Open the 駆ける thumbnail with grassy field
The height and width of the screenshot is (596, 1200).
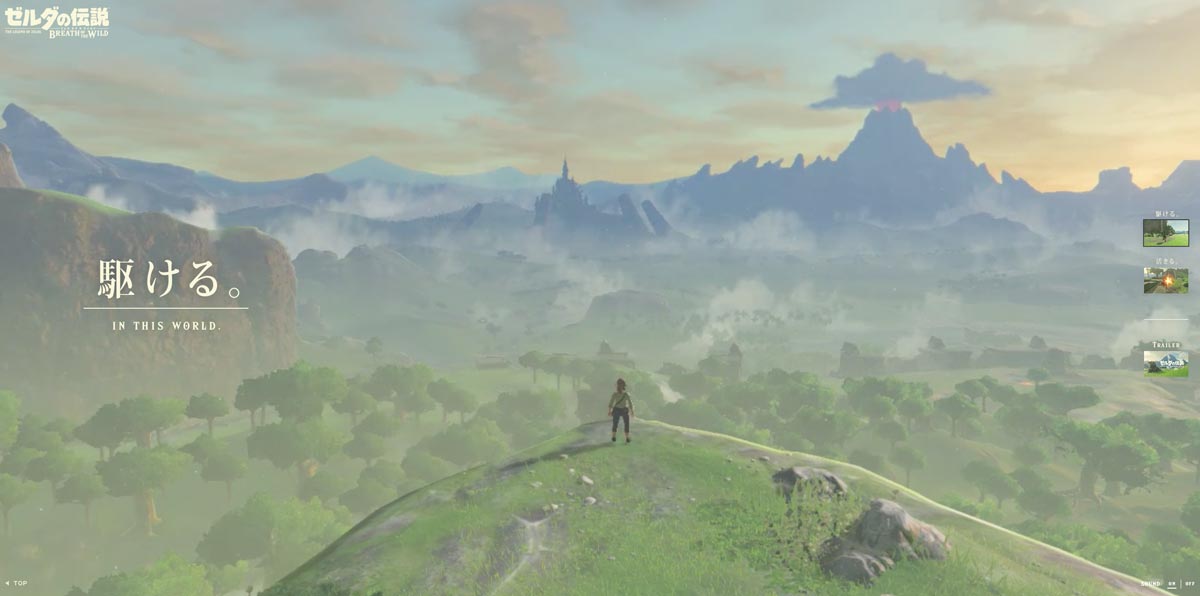click(x=1165, y=232)
